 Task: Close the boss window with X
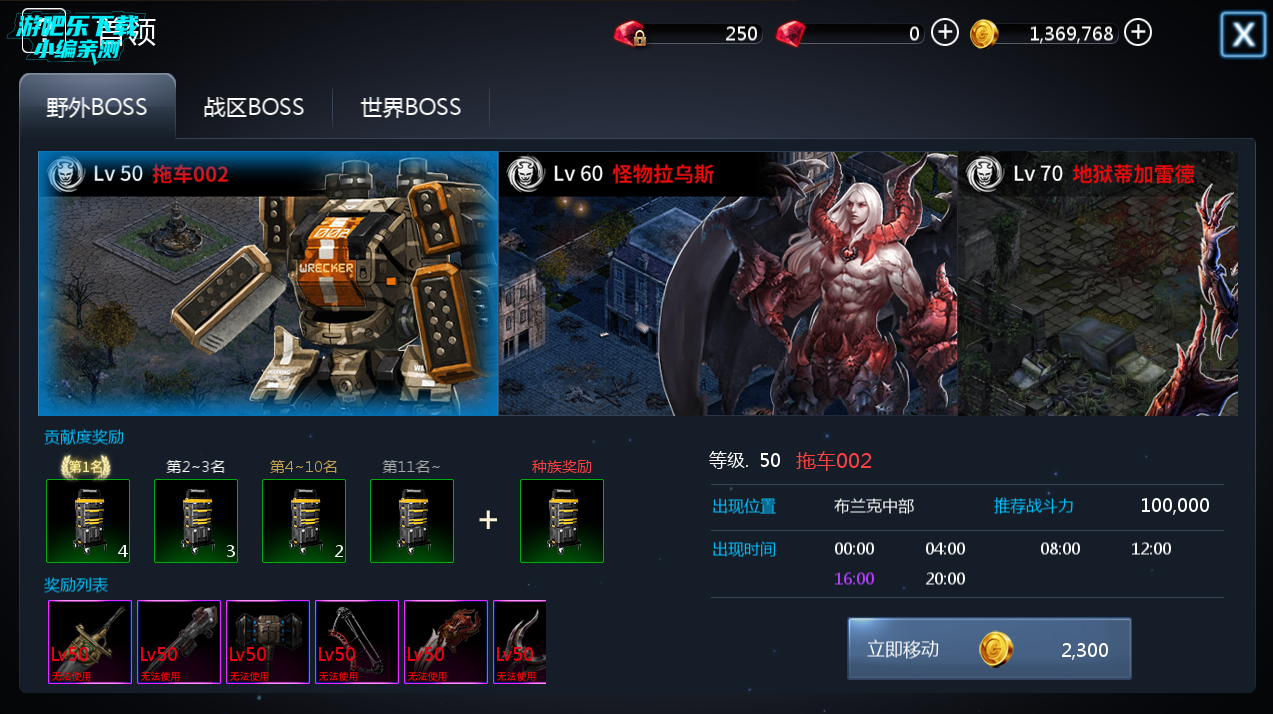(x=1243, y=35)
